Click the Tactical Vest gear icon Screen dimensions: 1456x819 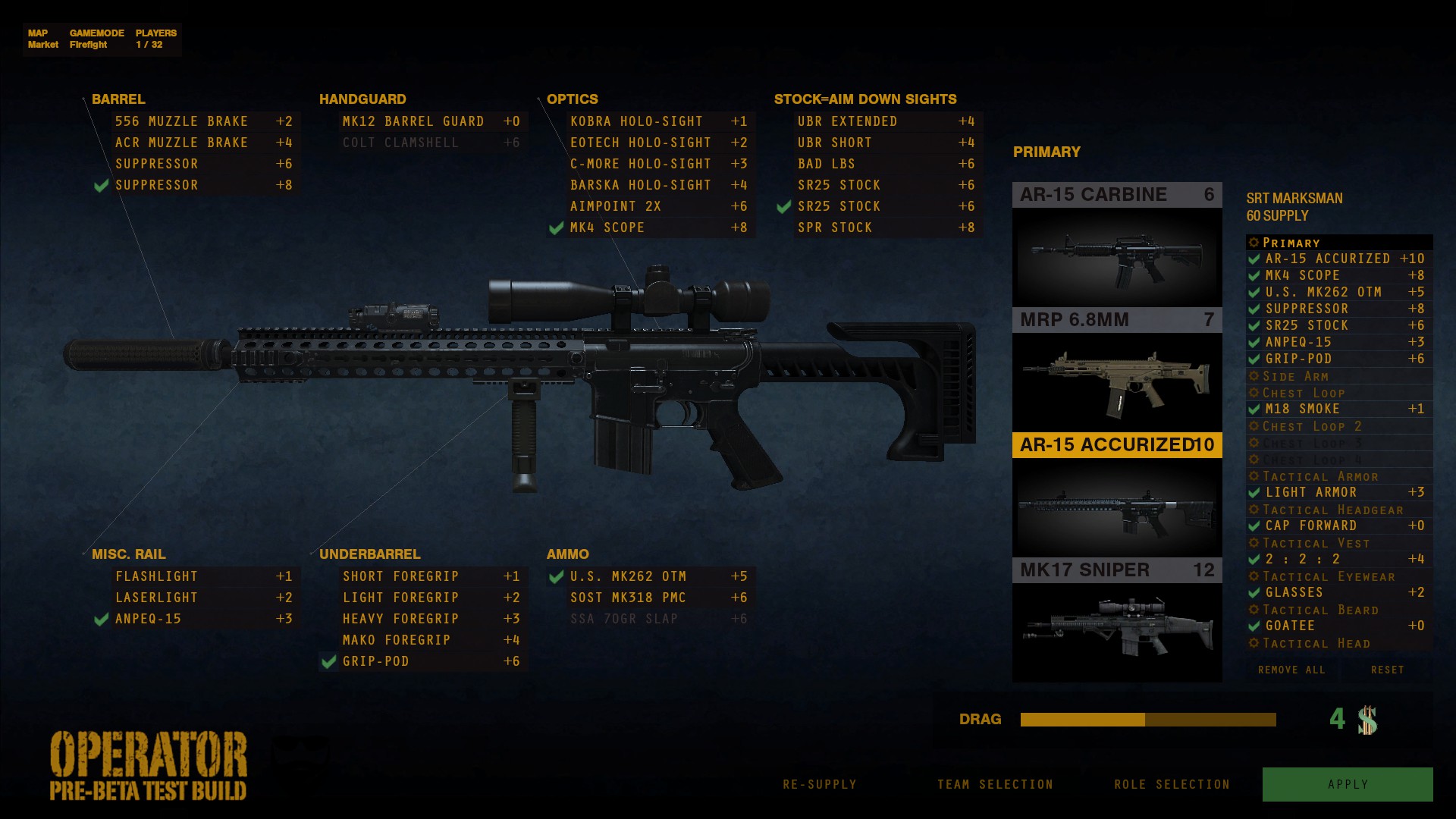(x=1255, y=543)
